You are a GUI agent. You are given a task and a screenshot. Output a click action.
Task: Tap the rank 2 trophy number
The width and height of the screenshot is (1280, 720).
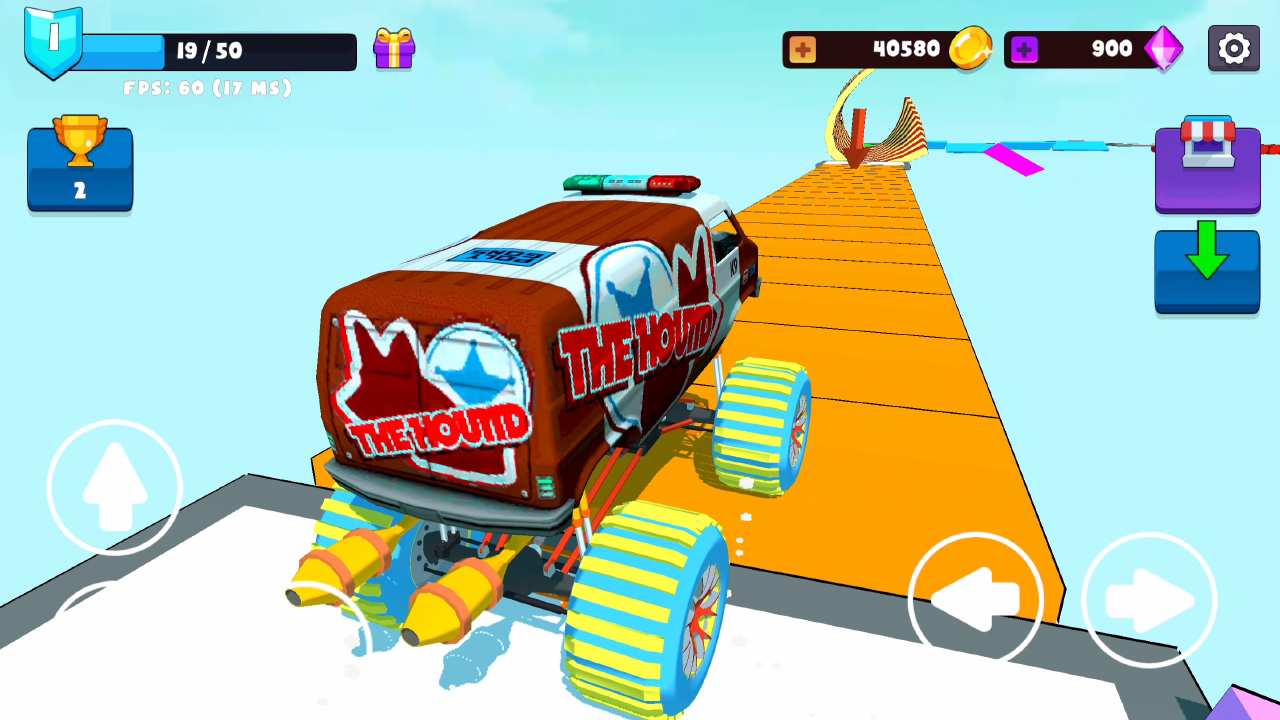(80, 190)
